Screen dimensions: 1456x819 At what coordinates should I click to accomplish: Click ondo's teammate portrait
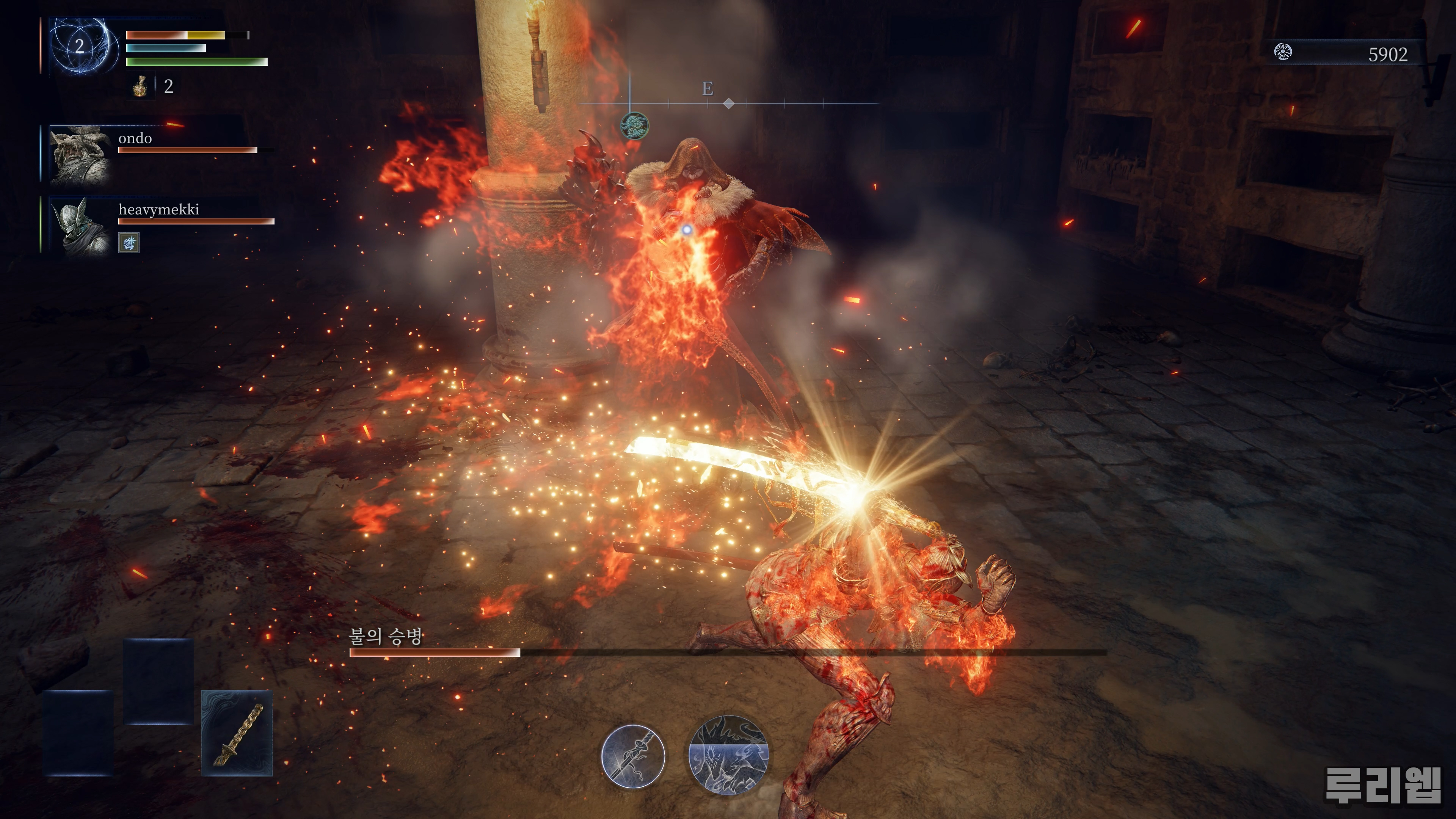[x=80, y=154]
